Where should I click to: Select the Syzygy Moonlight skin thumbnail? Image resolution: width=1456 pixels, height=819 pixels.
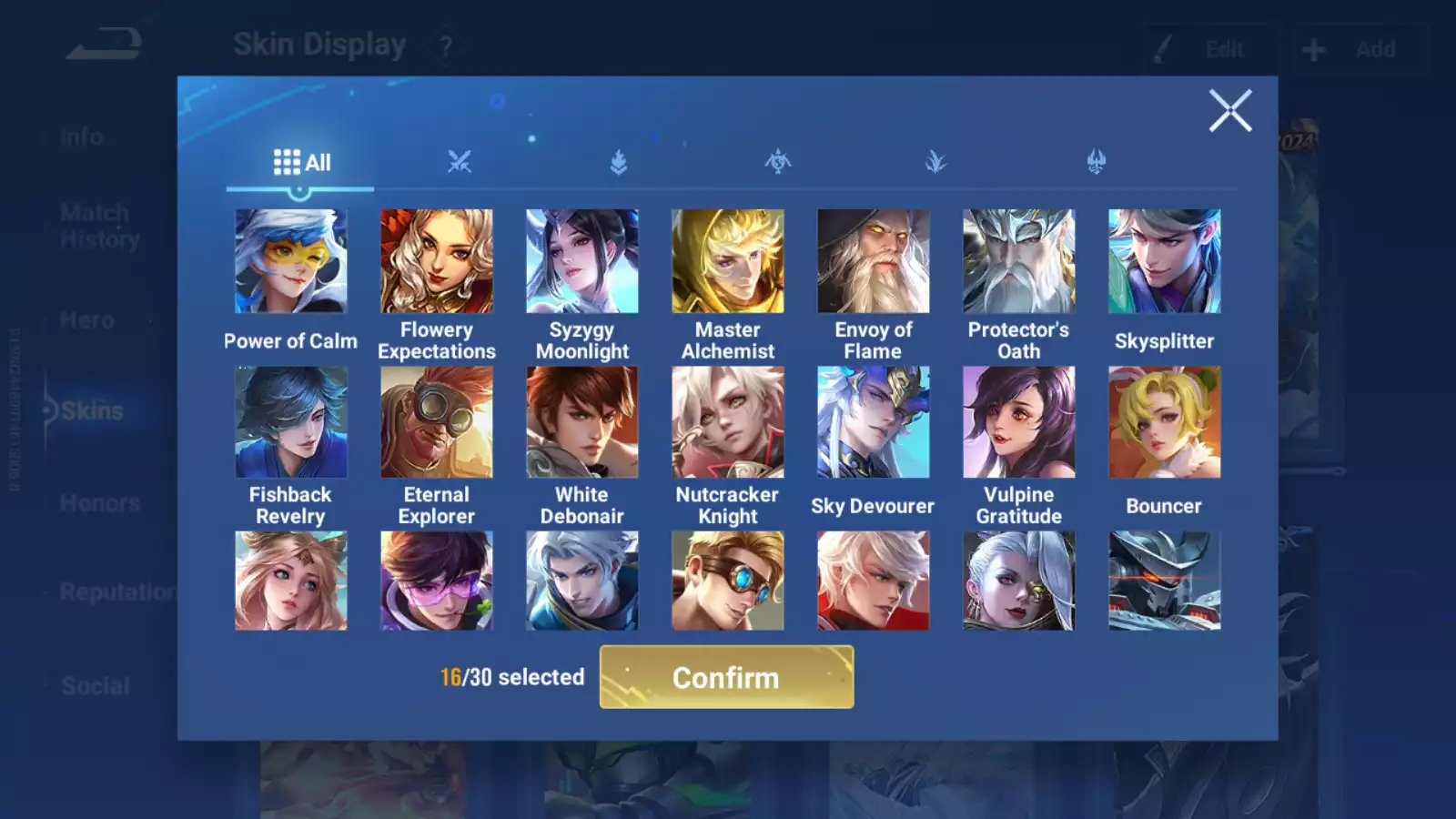(x=581, y=260)
